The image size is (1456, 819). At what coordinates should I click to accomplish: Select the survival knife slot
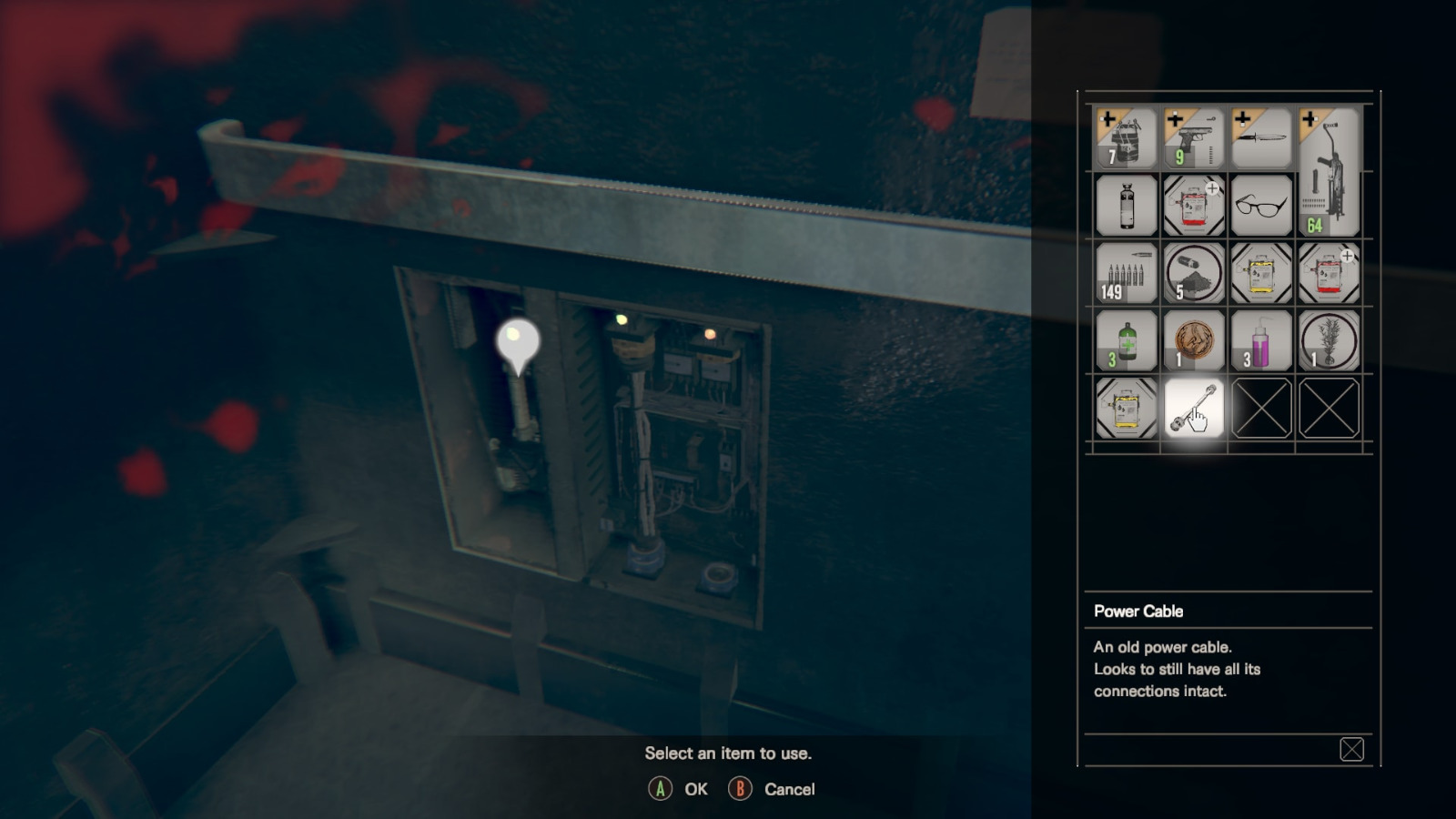(x=1260, y=138)
